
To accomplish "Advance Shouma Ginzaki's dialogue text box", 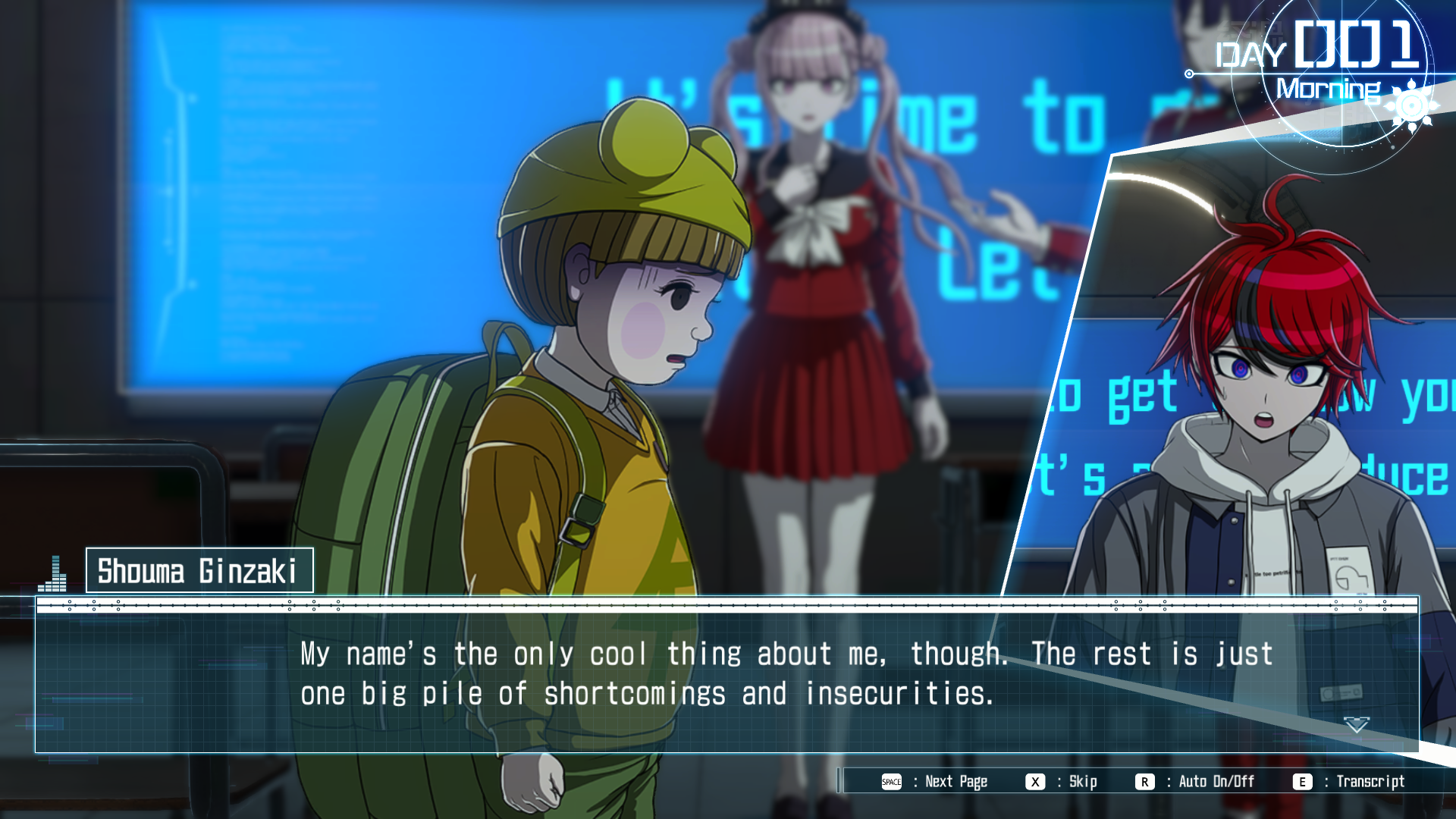I will [x=726, y=675].
